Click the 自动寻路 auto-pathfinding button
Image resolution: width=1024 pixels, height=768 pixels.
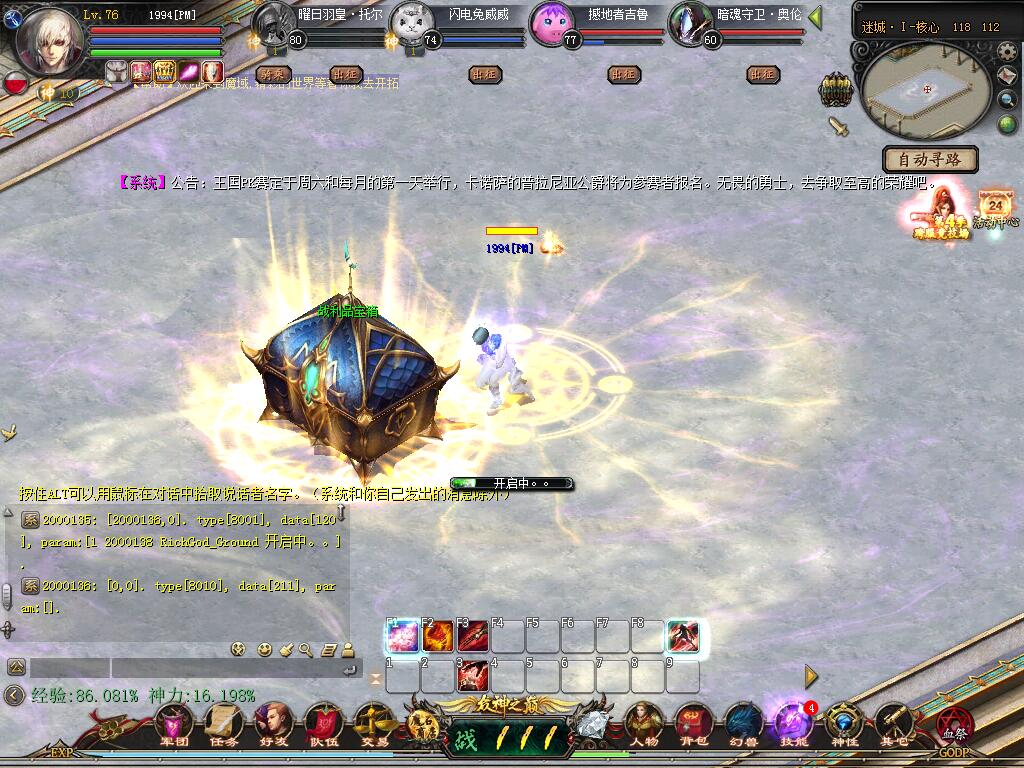(929, 159)
